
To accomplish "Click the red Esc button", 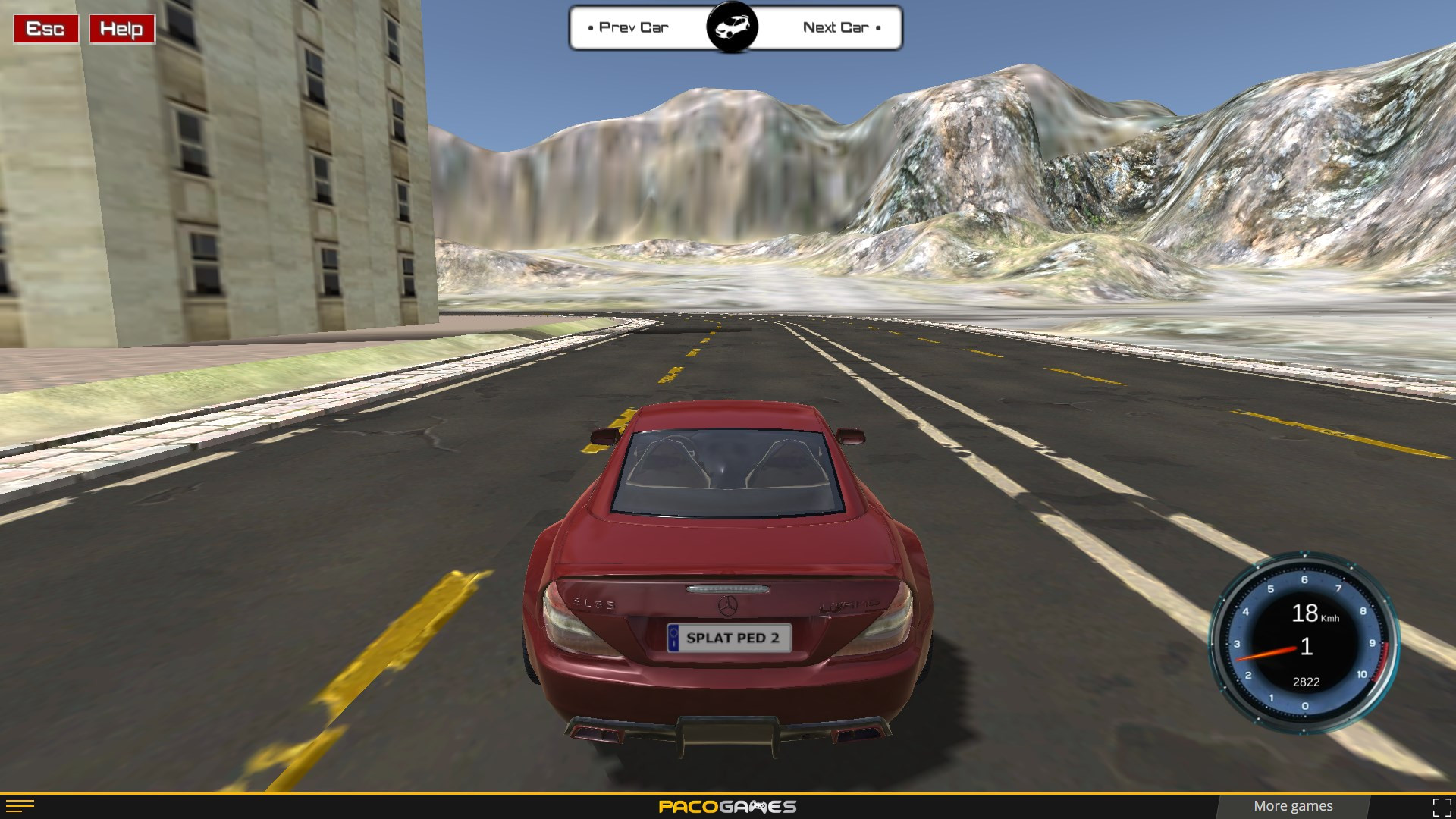I will tap(45, 29).
